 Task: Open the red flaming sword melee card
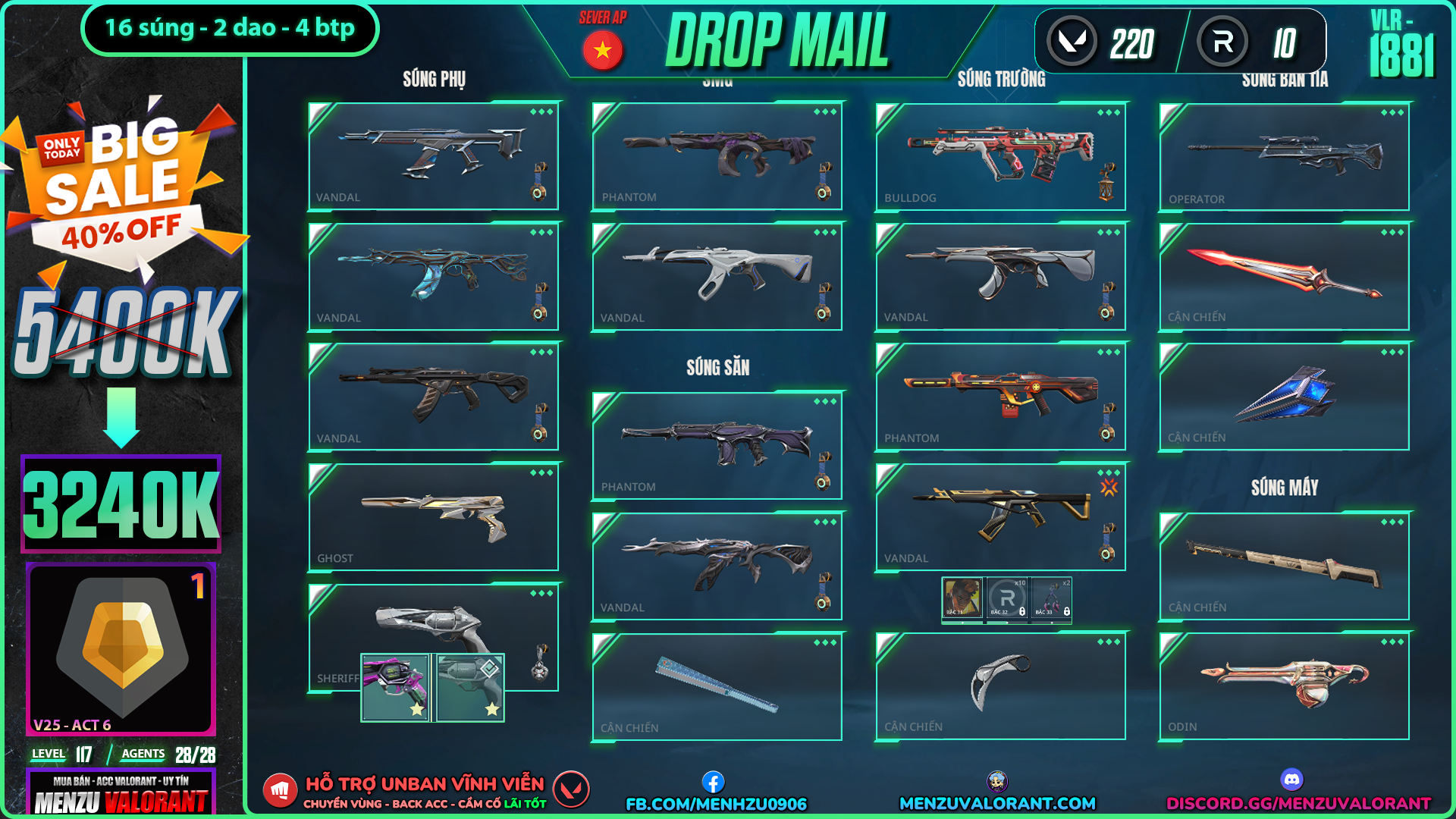1284,277
